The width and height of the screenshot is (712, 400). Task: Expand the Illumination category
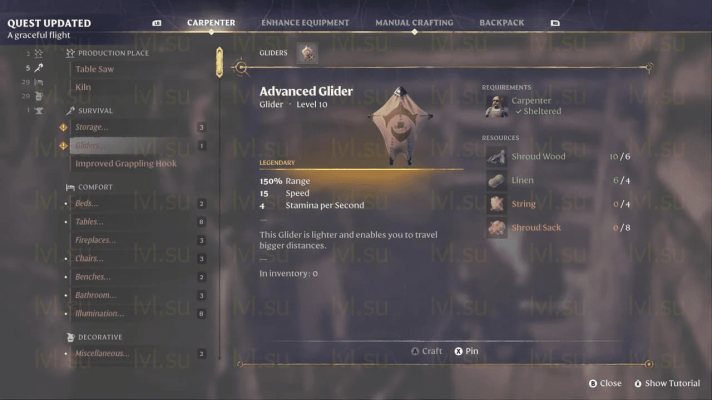[100, 313]
